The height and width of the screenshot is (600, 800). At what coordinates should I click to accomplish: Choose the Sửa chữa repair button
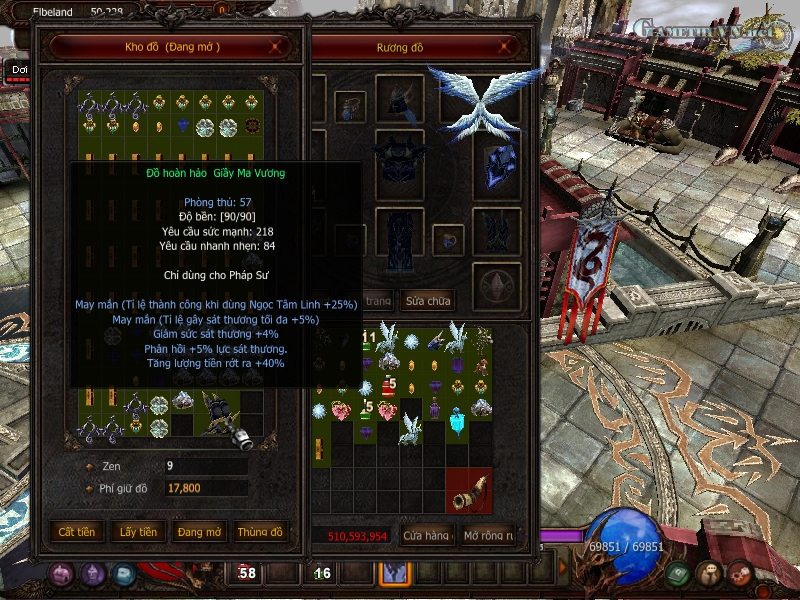pos(428,300)
